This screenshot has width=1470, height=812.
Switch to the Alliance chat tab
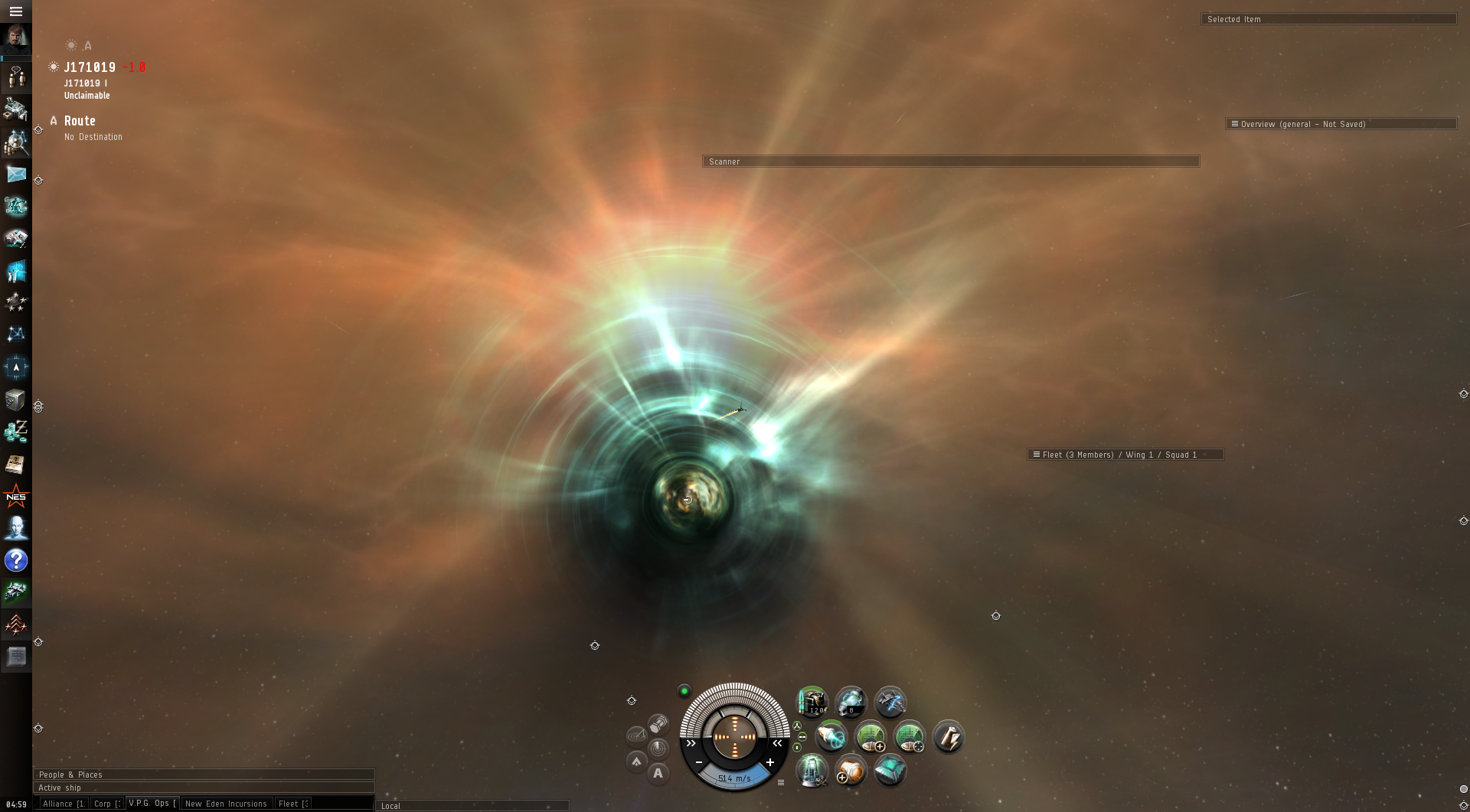pyautogui.click(x=62, y=804)
